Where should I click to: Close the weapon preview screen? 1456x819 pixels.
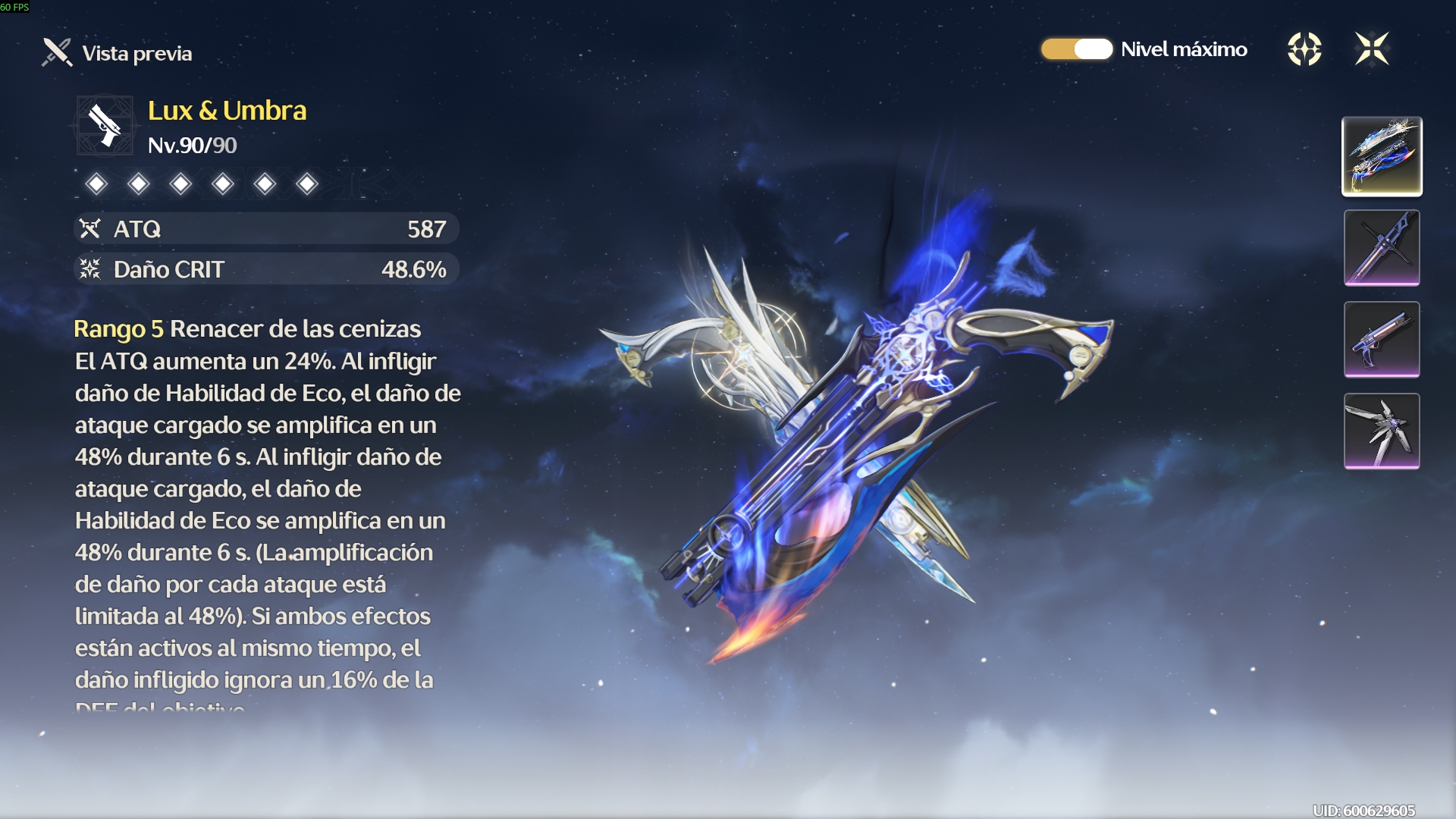coord(1372,49)
